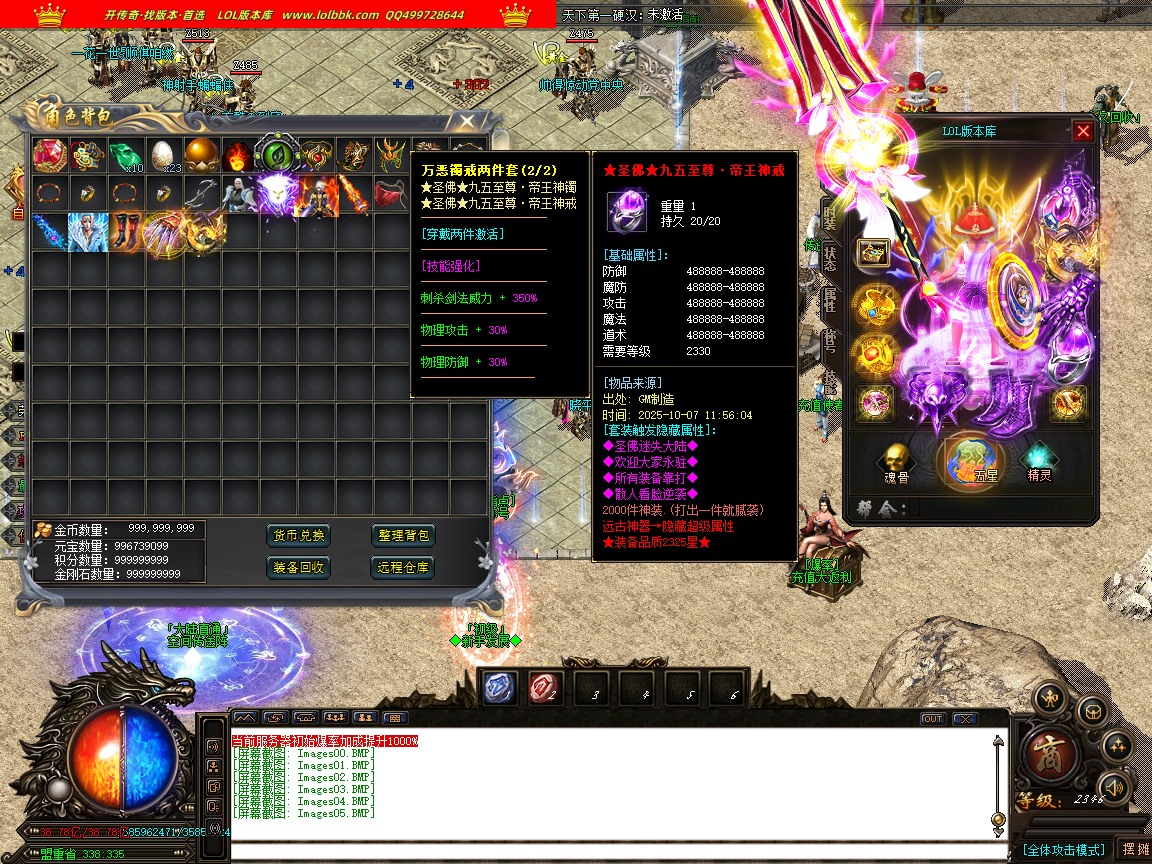Select the red boots in the backpack
Image resolution: width=1152 pixels, height=864 pixels.
(x=125, y=231)
